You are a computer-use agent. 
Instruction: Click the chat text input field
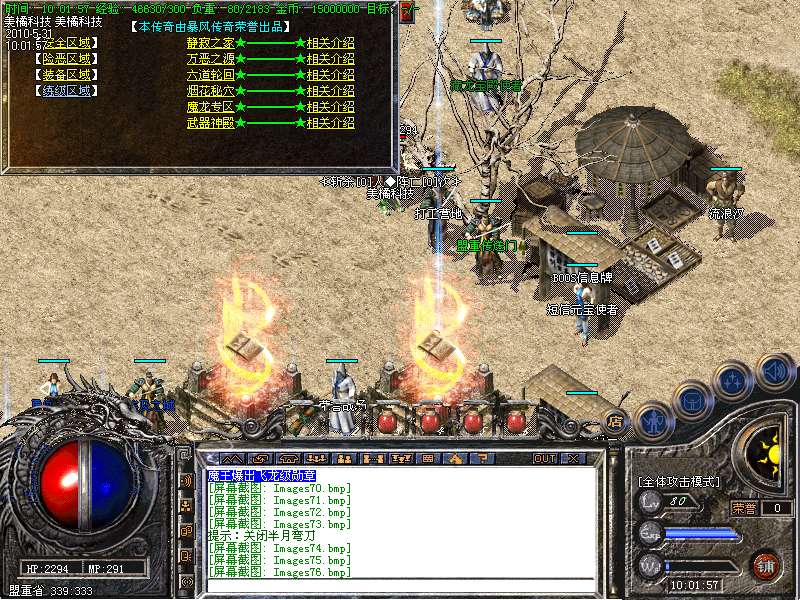tap(400, 584)
